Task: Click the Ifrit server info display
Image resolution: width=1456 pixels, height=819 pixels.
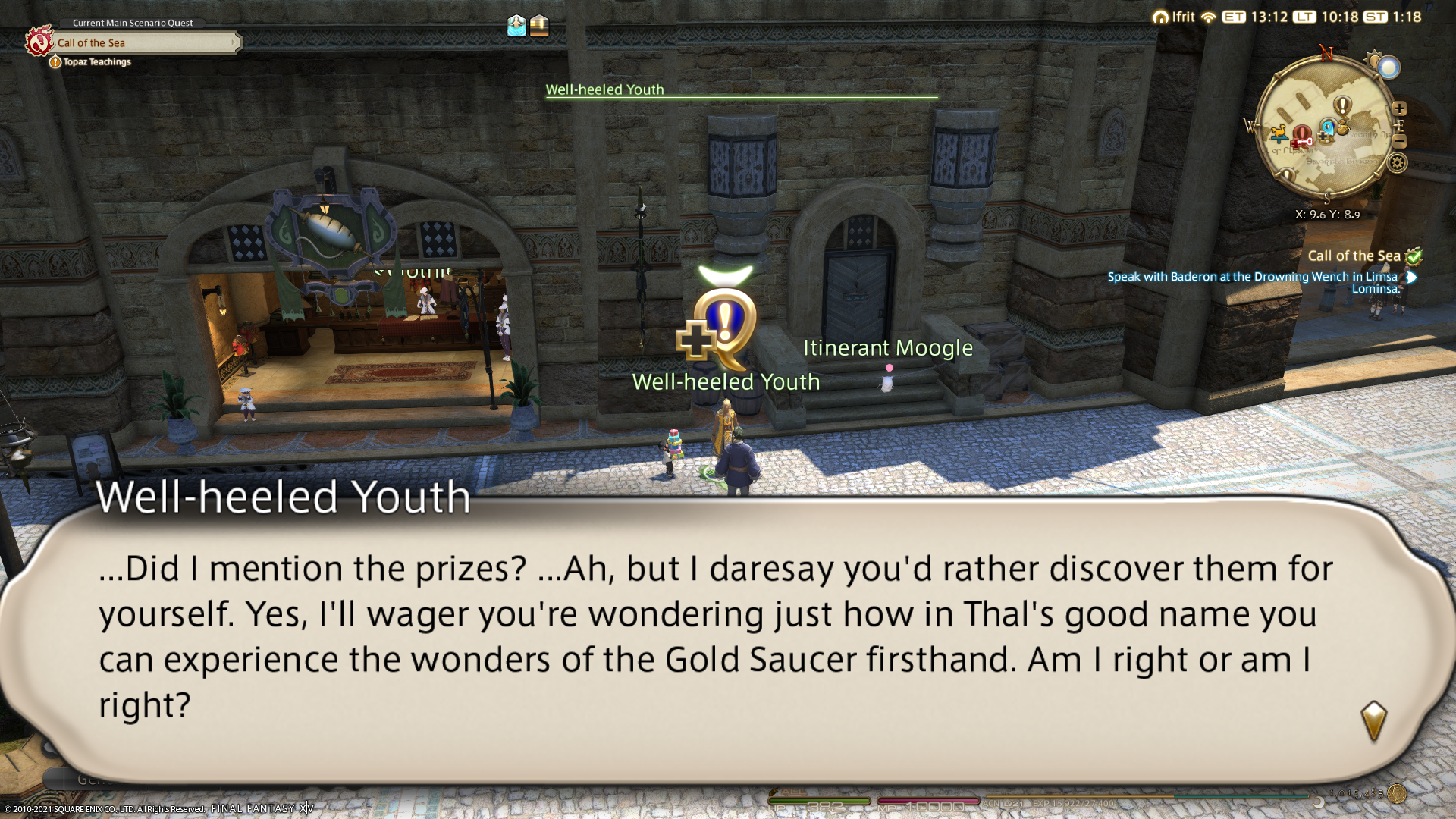Action: (1174, 17)
